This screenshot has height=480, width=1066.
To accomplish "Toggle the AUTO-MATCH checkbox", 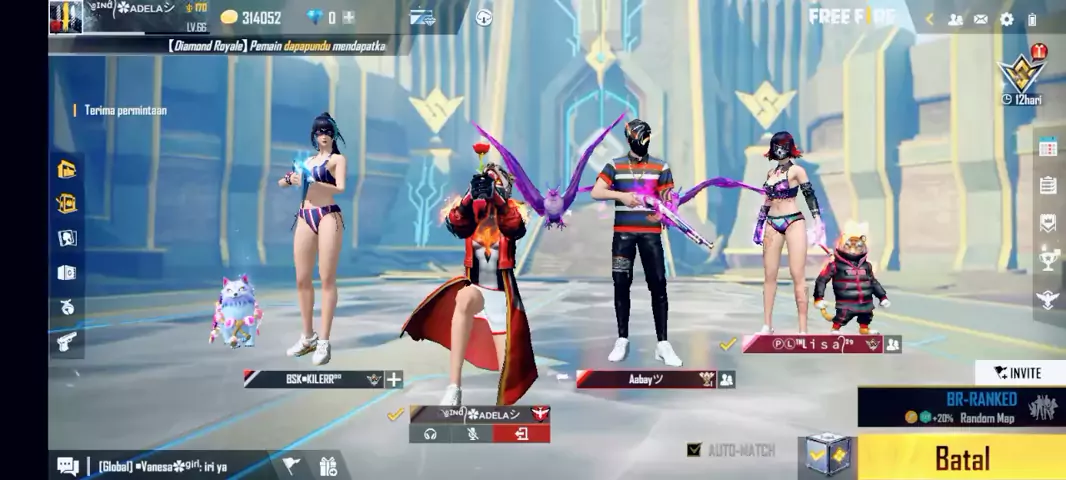I will (x=694, y=450).
